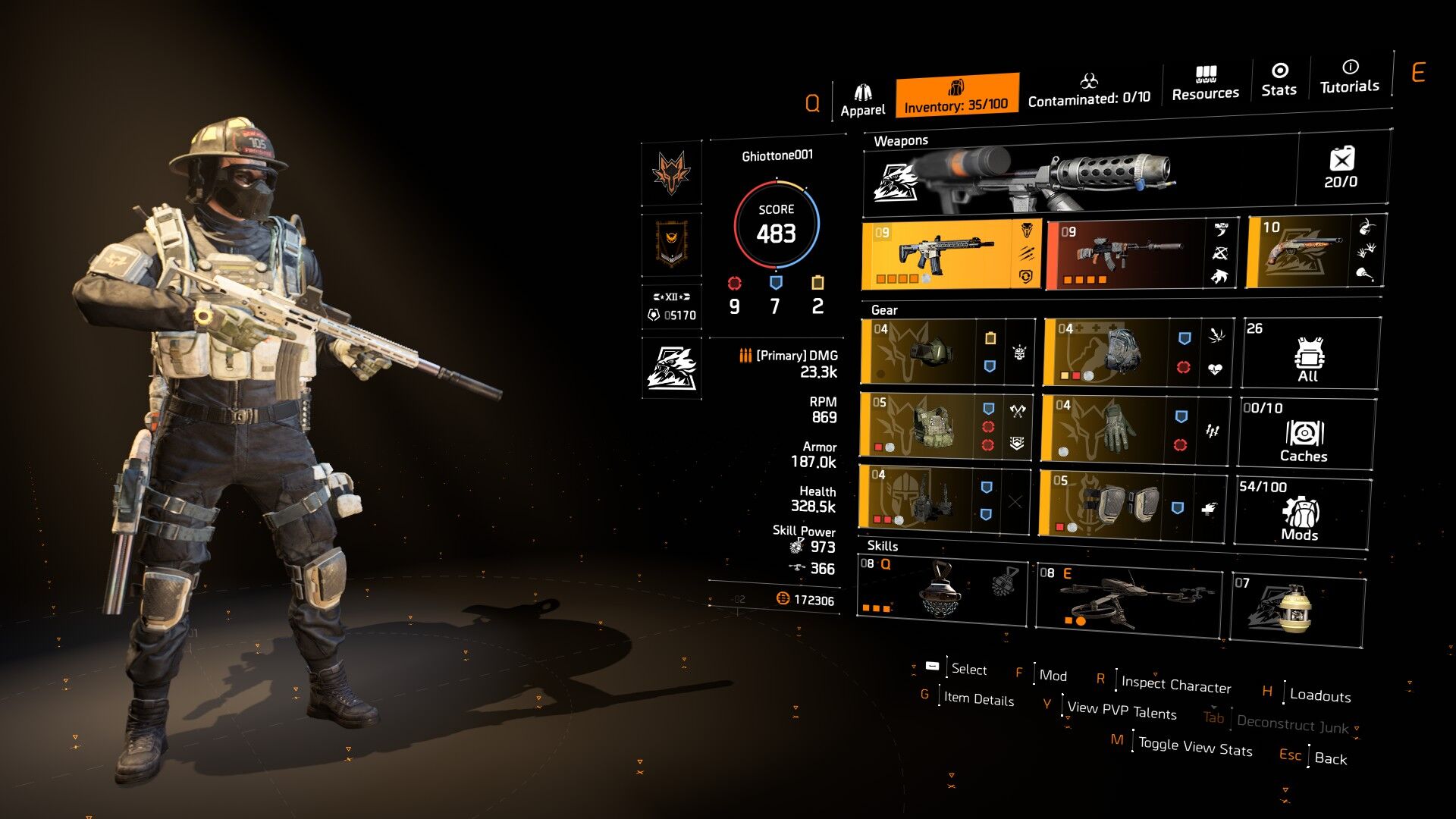Select the backpack gear slot
Viewport: 1456px width, 819px height.
[1106, 352]
